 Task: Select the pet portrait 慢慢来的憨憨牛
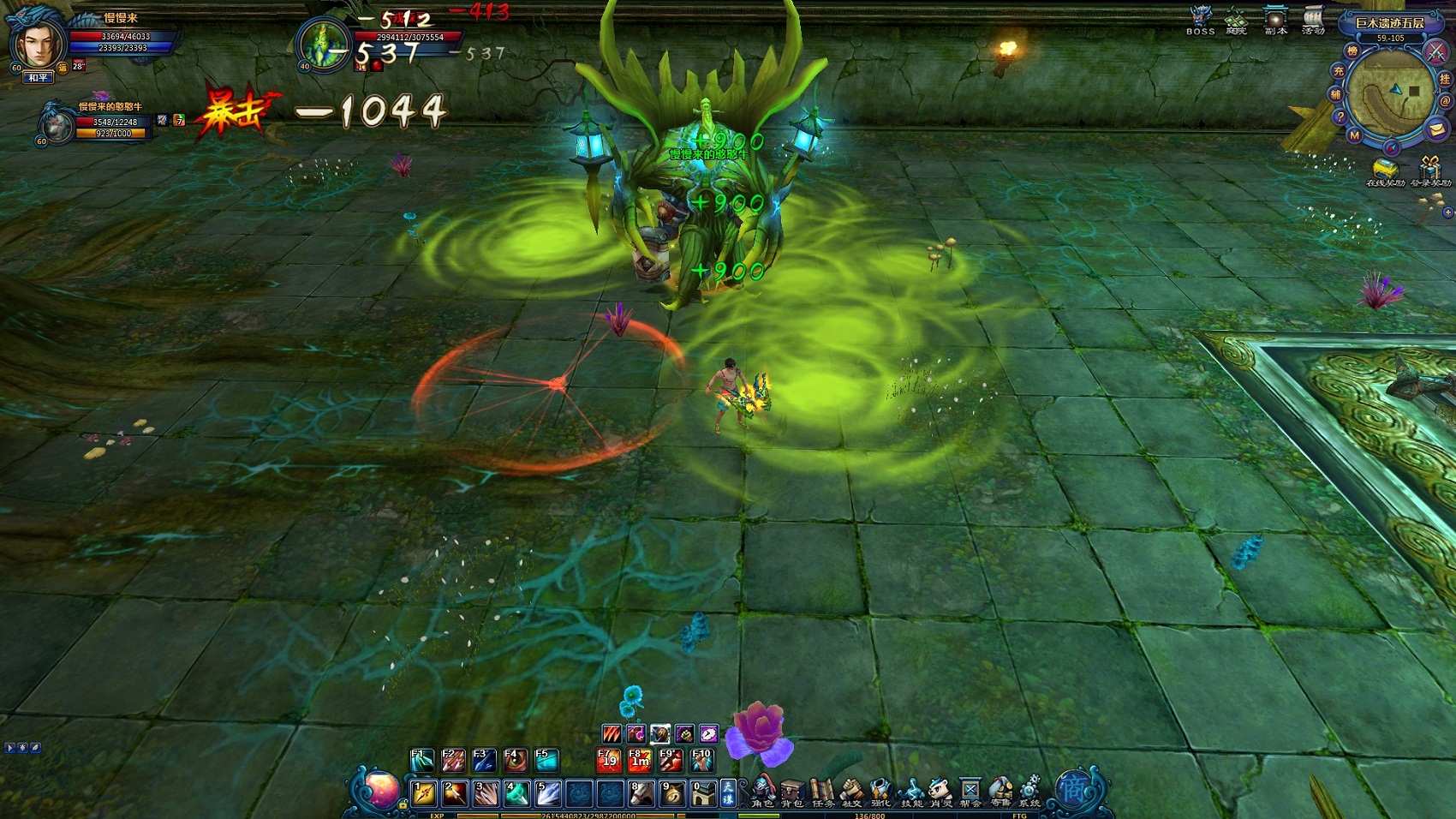coord(57,125)
